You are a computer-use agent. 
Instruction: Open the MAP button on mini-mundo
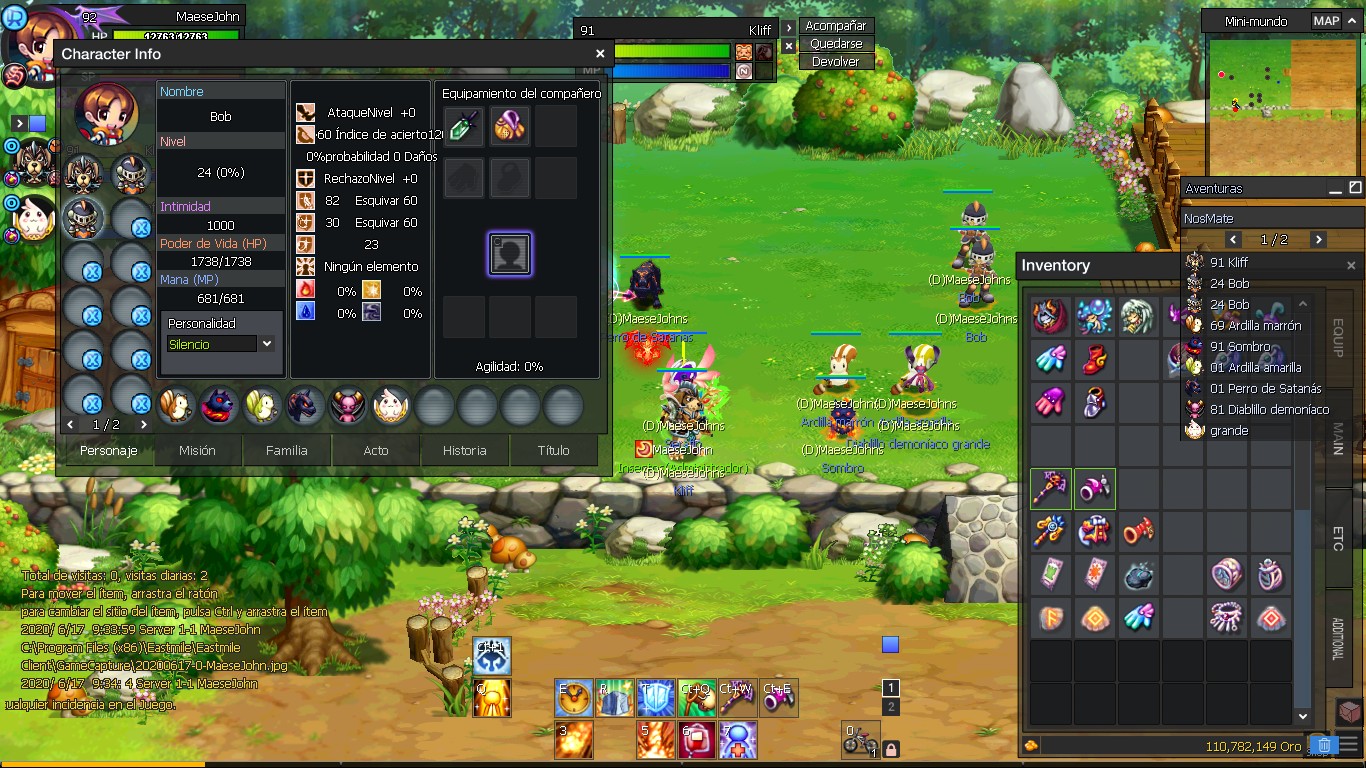tap(1326, 21)
